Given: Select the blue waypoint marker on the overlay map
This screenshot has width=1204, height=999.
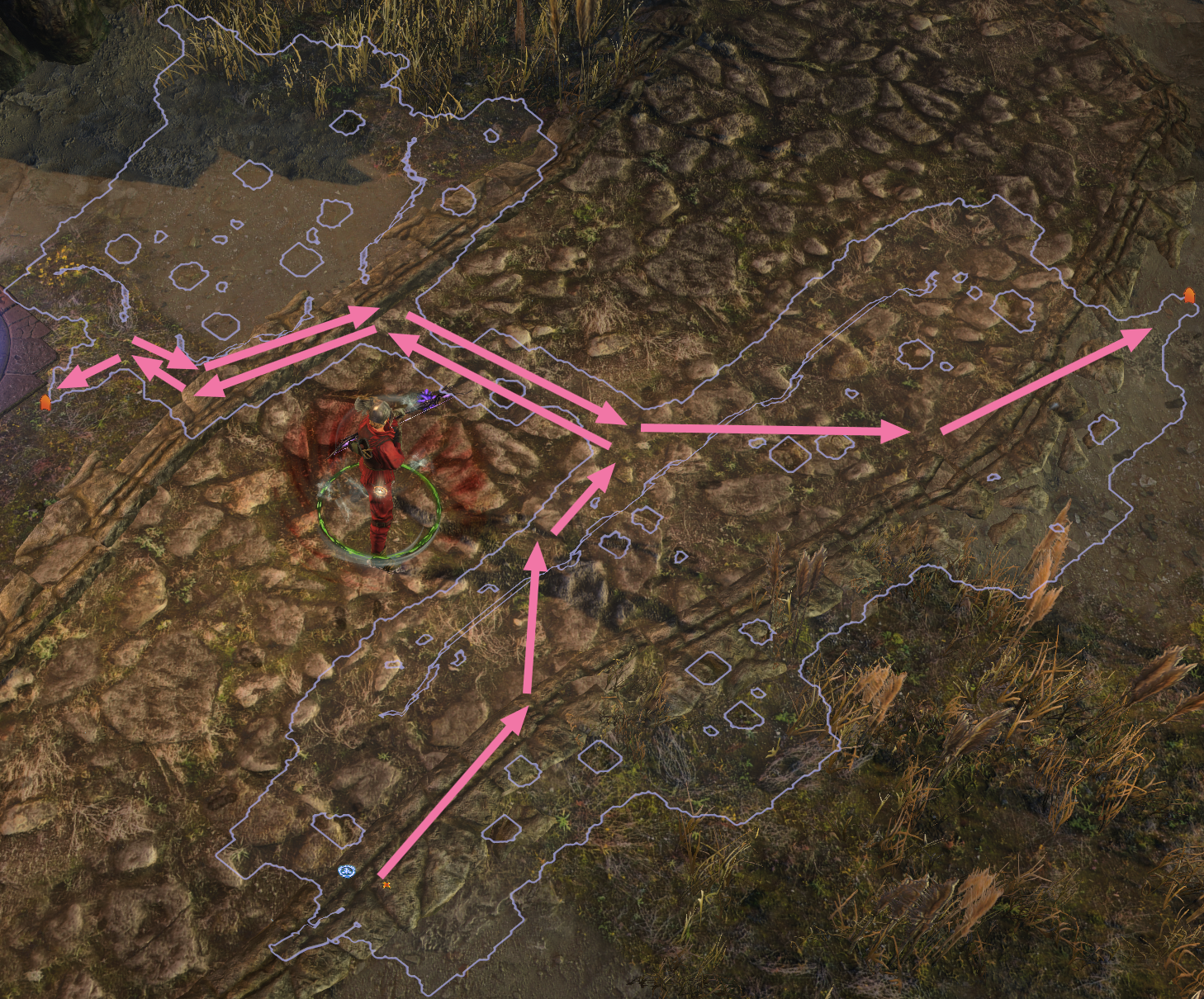Looking at the screenshot, I should (x=346, y=871).
